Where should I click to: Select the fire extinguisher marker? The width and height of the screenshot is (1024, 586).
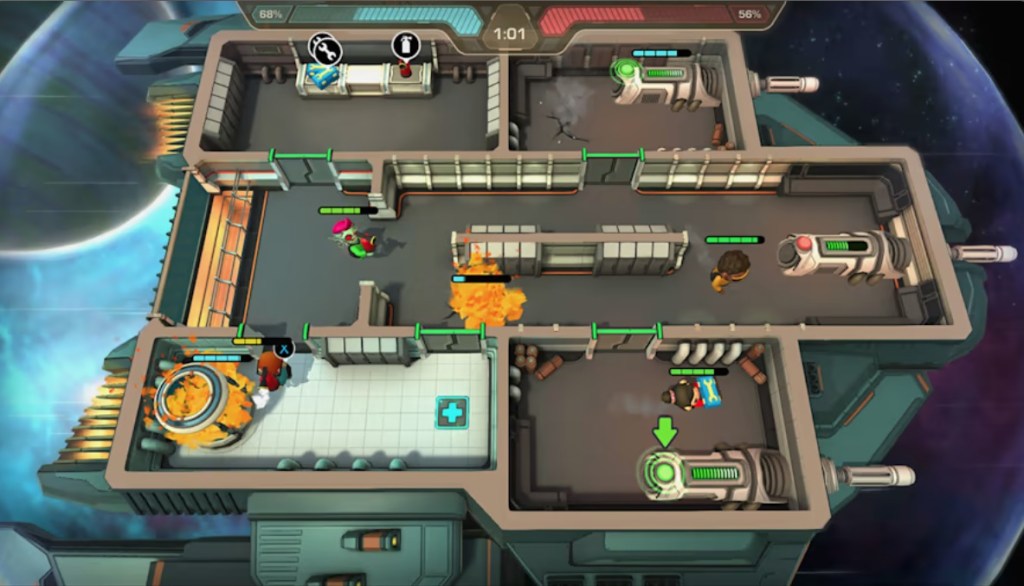coord(405,45)
